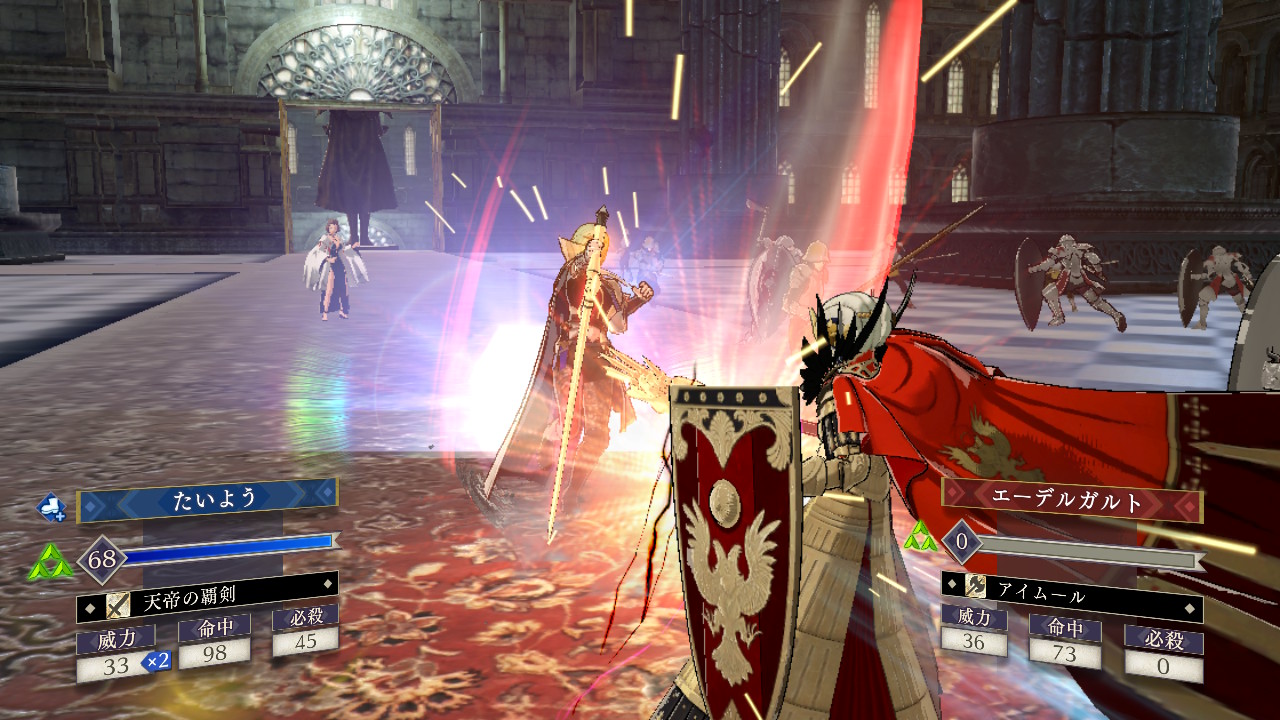Click the アイムール axe weapon label
The image size is (1280, 720).
click(1071, 596)
